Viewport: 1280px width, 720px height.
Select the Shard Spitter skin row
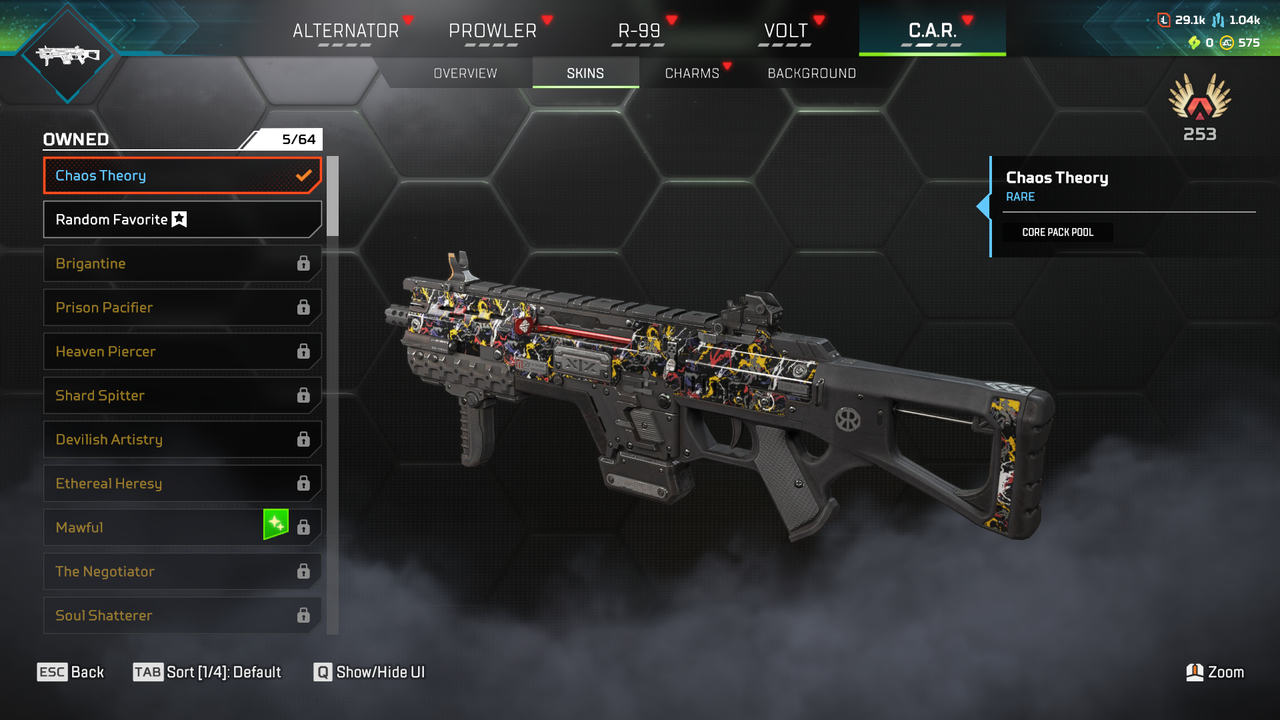click(x=182, y=396)
